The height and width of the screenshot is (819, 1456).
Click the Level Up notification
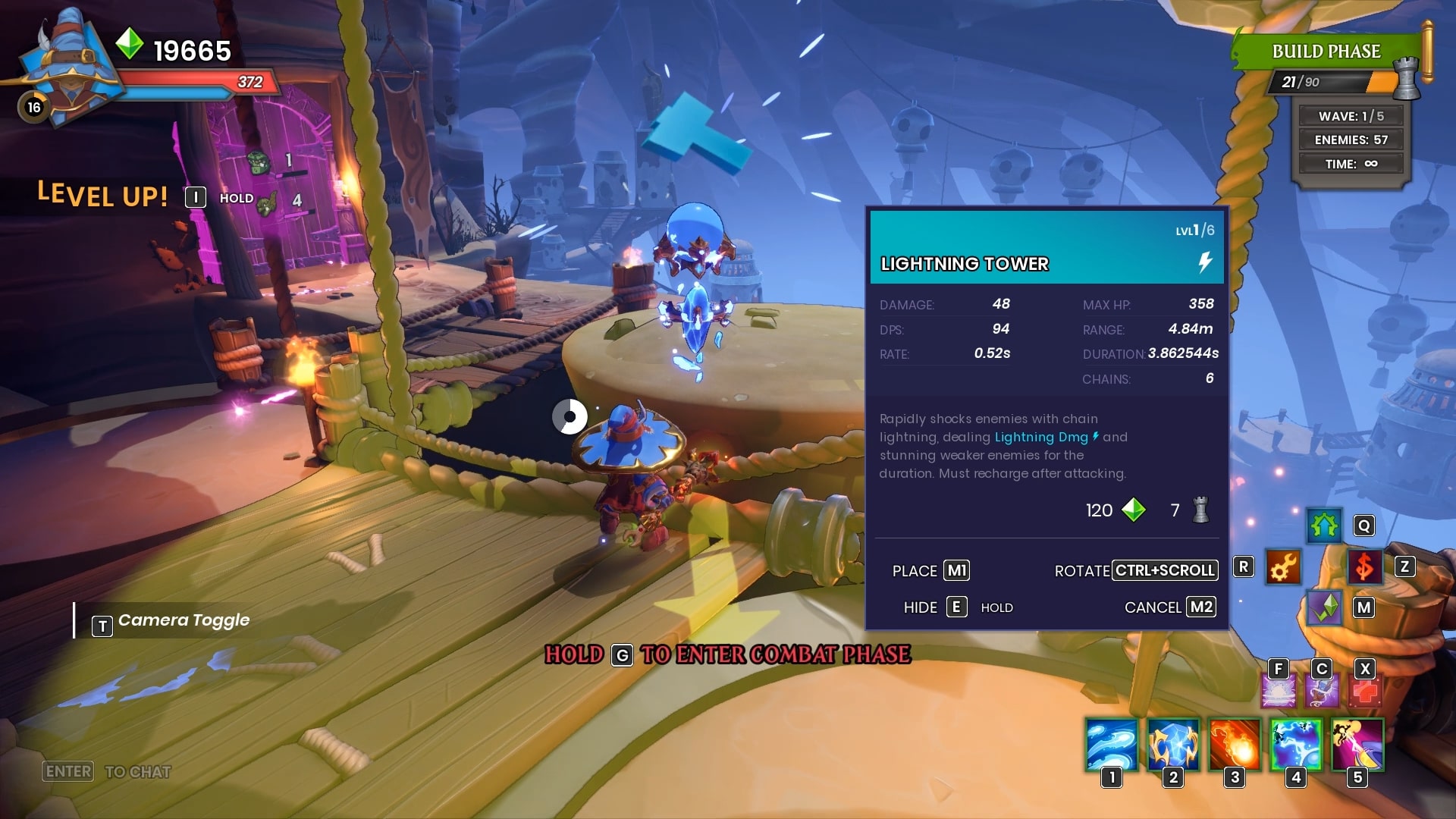(x=103, y=196)
